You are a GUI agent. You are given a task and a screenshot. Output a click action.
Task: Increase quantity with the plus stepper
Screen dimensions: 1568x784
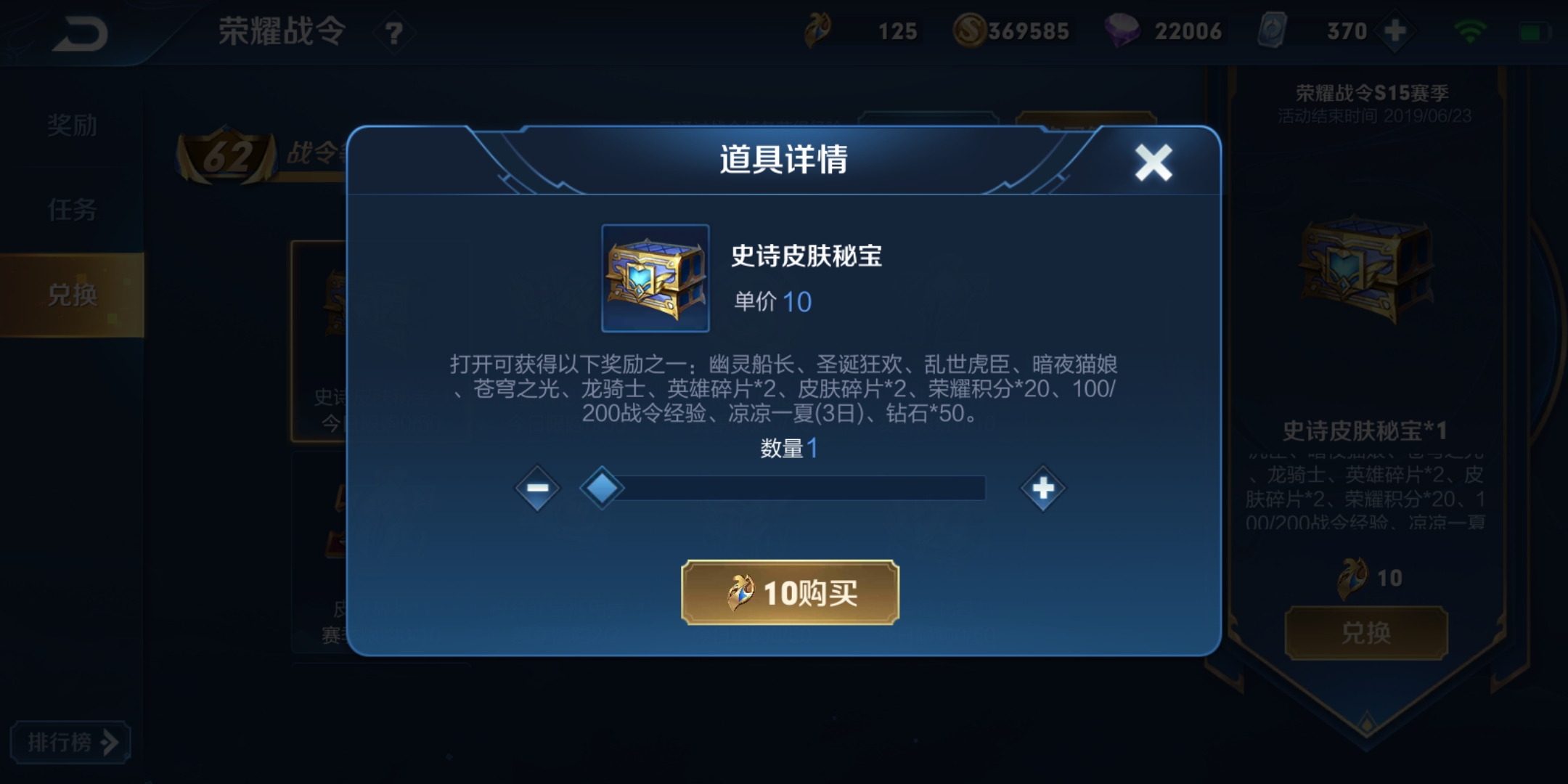click(x=1043, y=488)
